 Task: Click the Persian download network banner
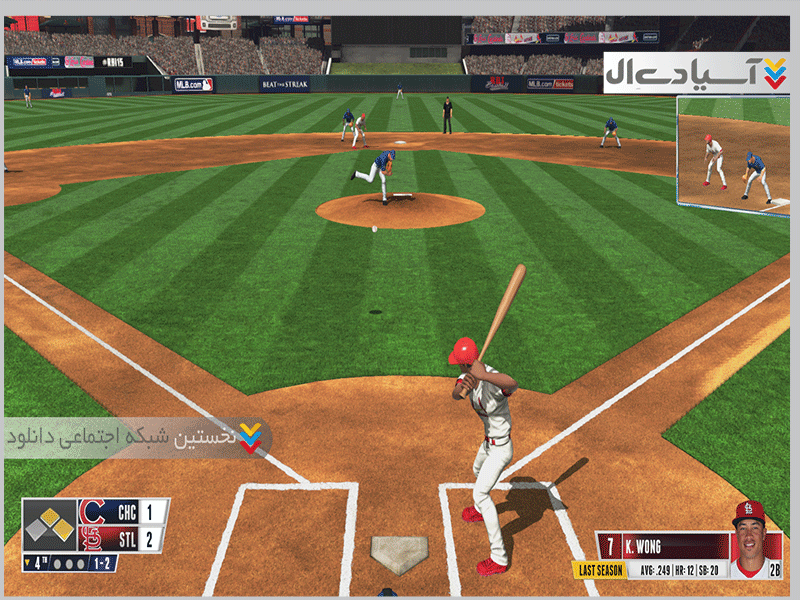(138, 438)
